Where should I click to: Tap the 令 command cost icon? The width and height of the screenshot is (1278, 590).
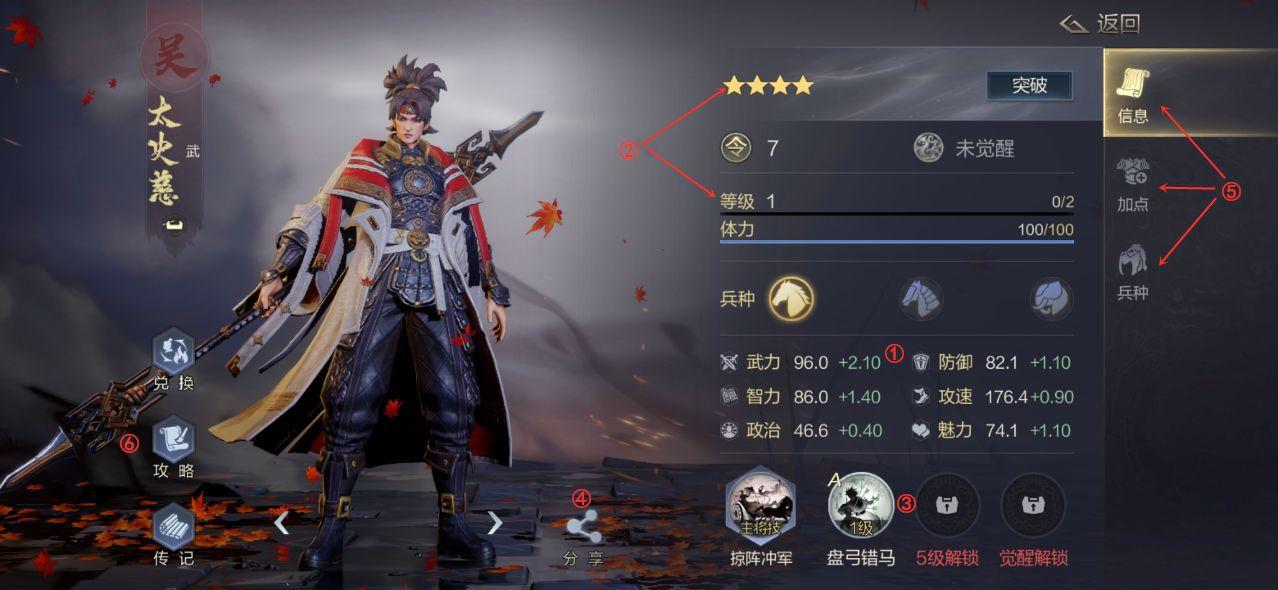[x=736, y=149]
